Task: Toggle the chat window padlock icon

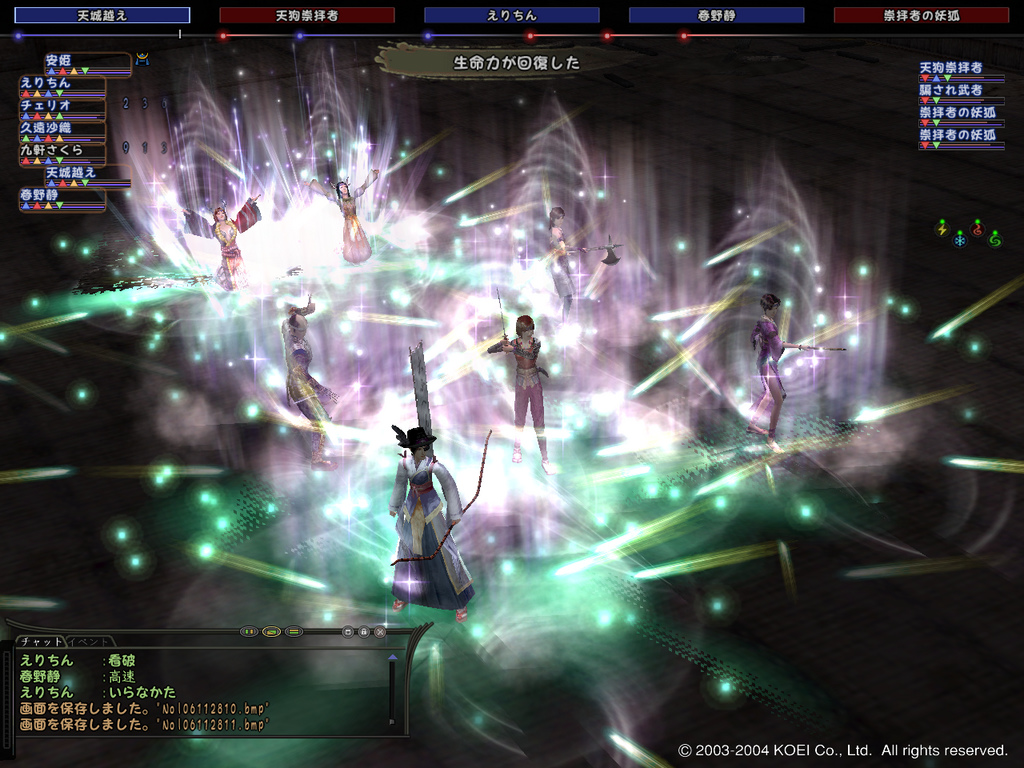Action: pyautogui.click(x=364, y=632)
